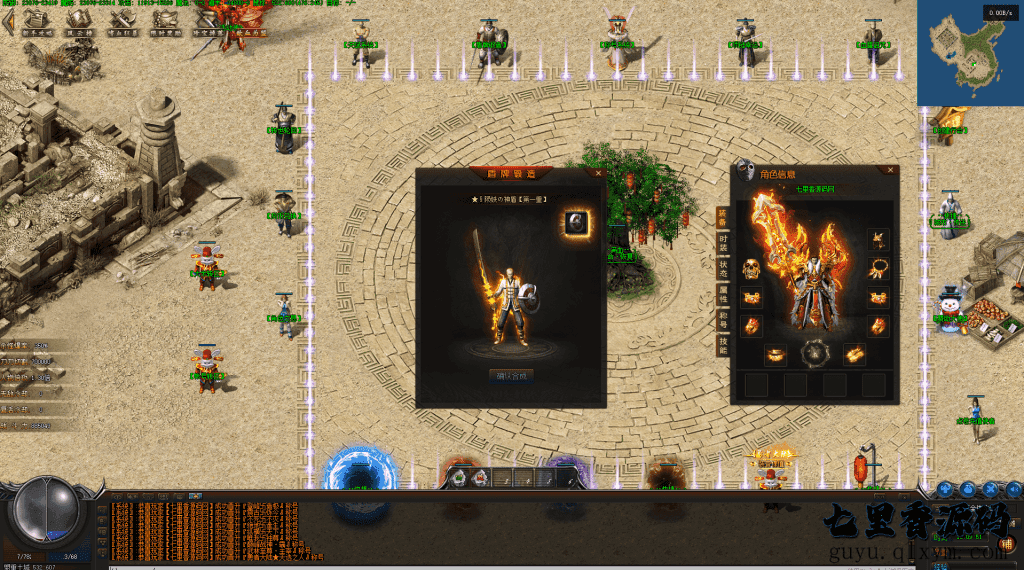The height and width of the screenshot is (570, 1024).
Task: Click the 确认合成 confirm synthesis button
Action: pos(511,376)
